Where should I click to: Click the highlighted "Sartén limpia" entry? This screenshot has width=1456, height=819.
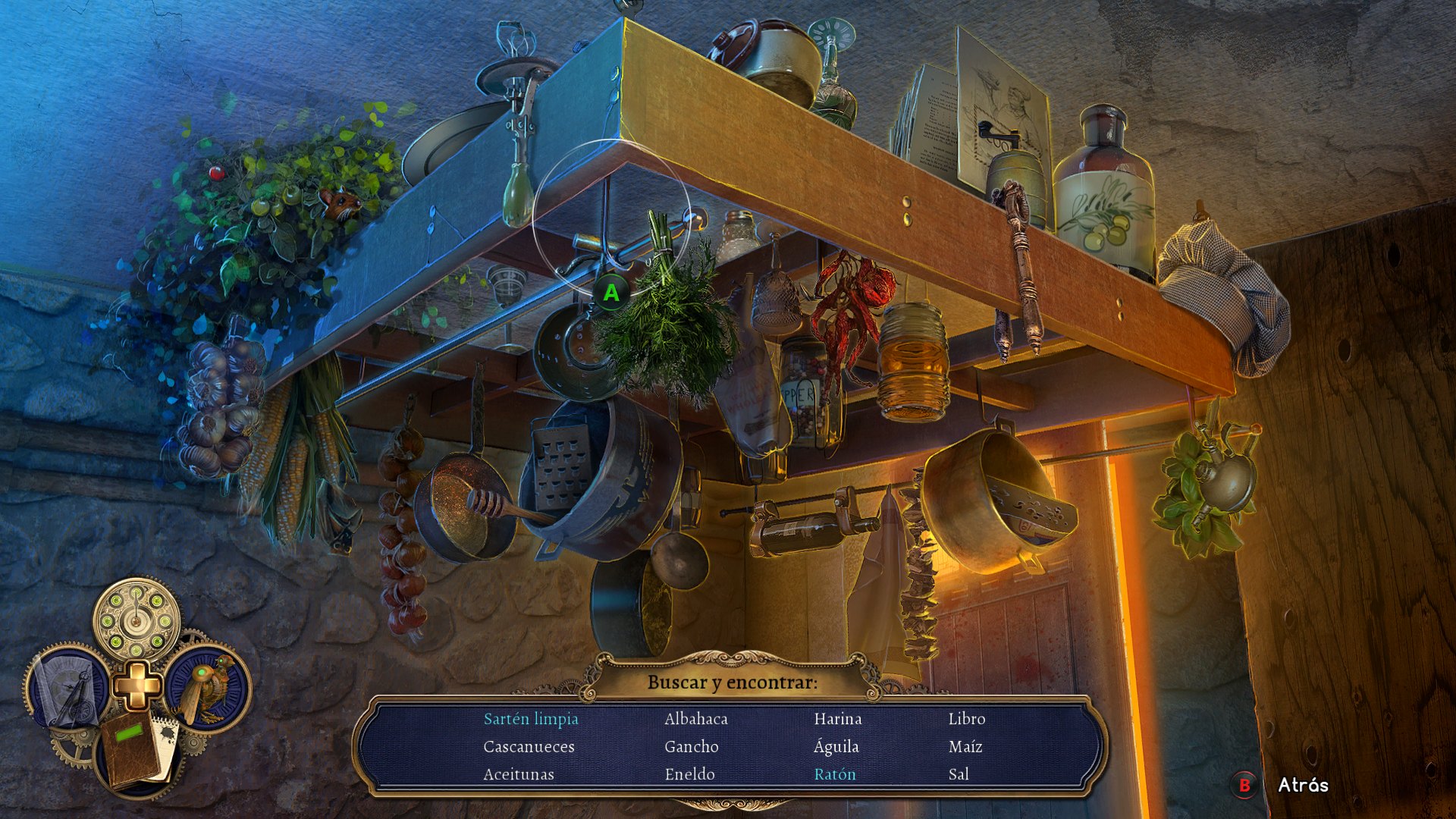[x=530, y=719]
